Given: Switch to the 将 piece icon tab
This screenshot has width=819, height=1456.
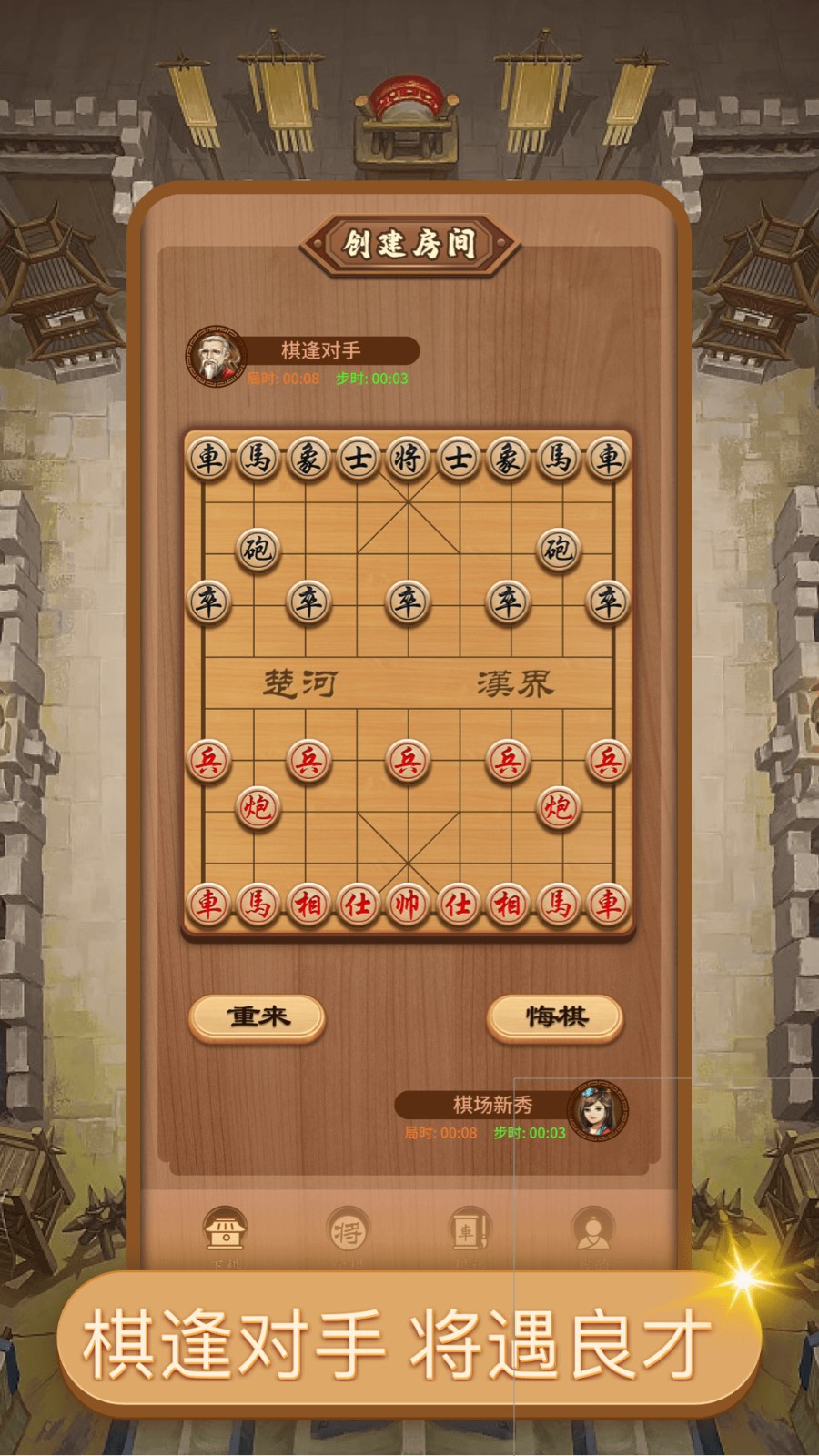Looking at the screenshot, I should point(348,1231).
